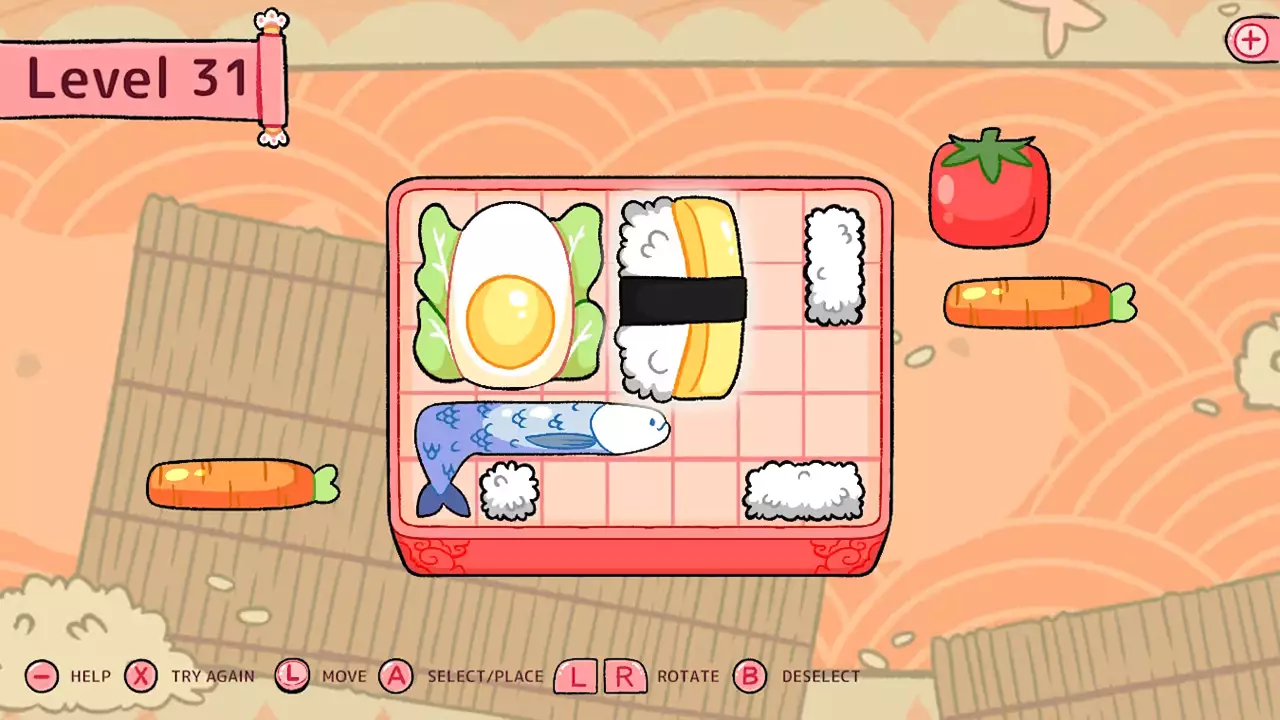Click the bento box base decoration
The width and height of the screenshot is (1280, 720).
[x=640, y=550]
